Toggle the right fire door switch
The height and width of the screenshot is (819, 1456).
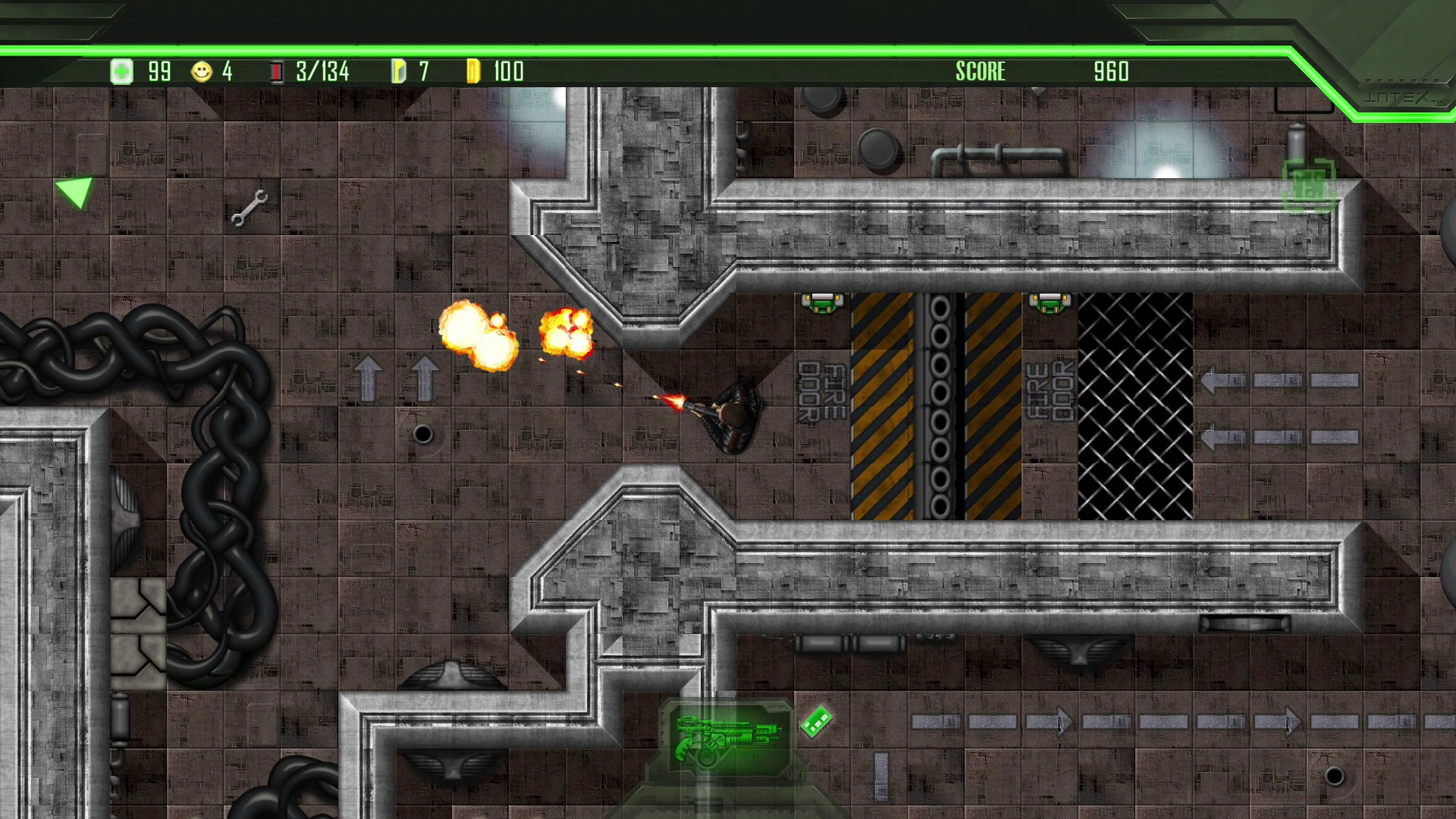click(x=1049, y=303)
